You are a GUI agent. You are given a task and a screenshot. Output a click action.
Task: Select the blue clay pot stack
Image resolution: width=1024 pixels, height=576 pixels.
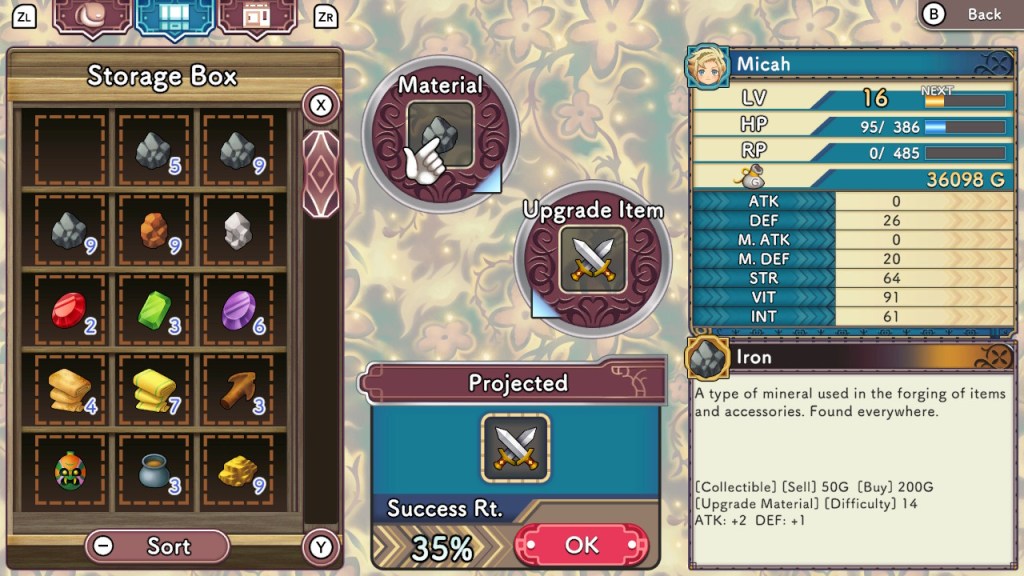[154, 470]
